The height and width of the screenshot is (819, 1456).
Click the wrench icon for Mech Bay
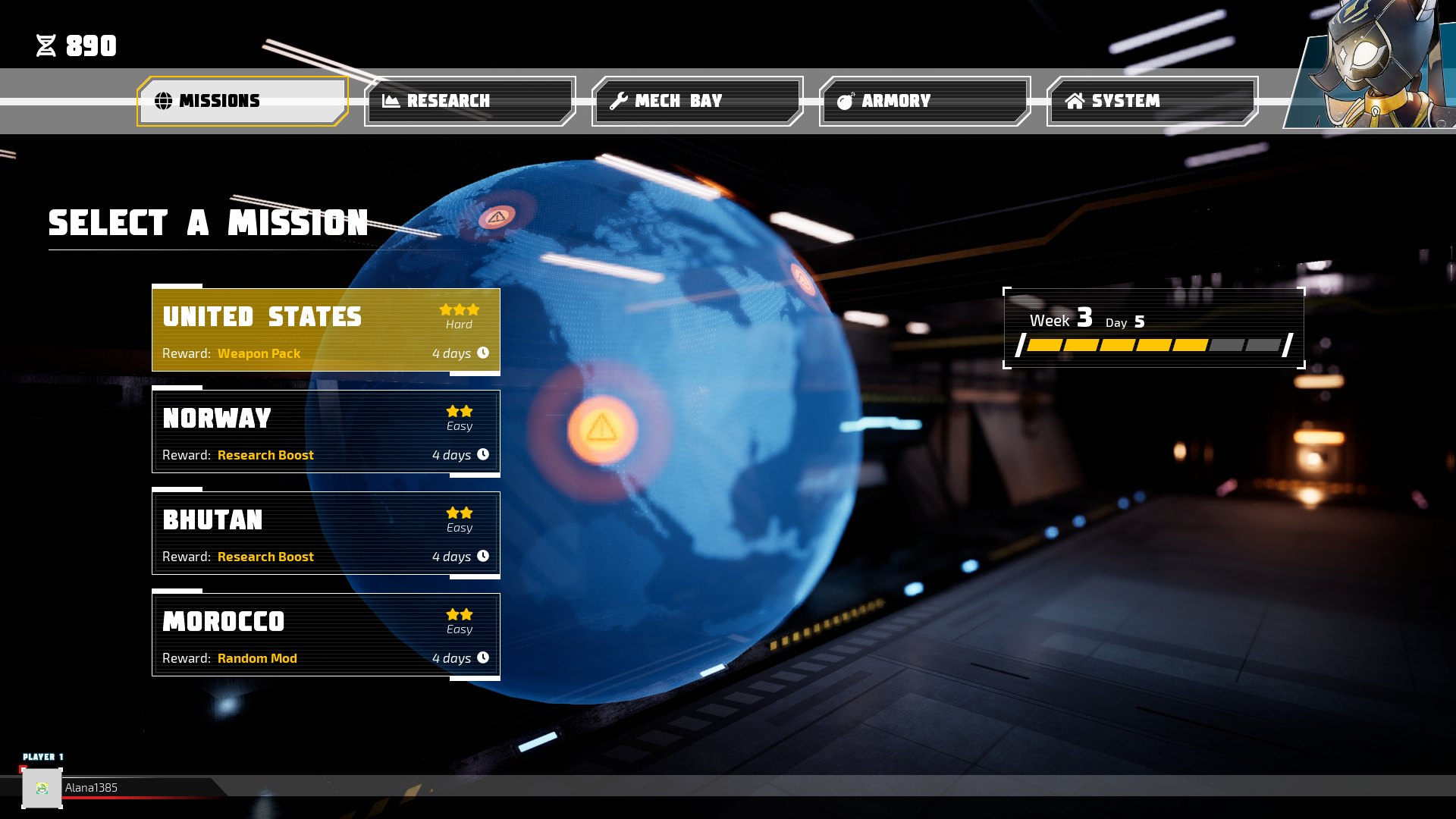click(x=619, y=99)
